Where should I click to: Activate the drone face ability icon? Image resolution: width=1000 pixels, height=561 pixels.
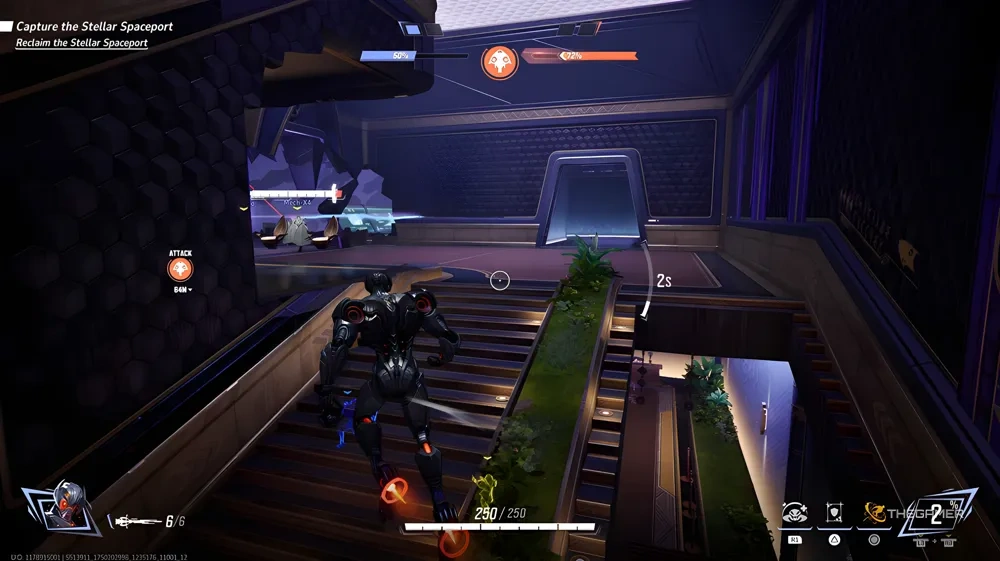click(x=796, y=513)
